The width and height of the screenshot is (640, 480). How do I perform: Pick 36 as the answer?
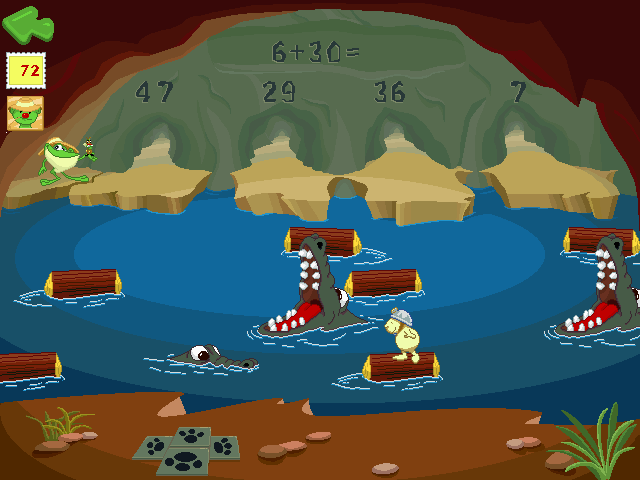click(x=389, y=92)
